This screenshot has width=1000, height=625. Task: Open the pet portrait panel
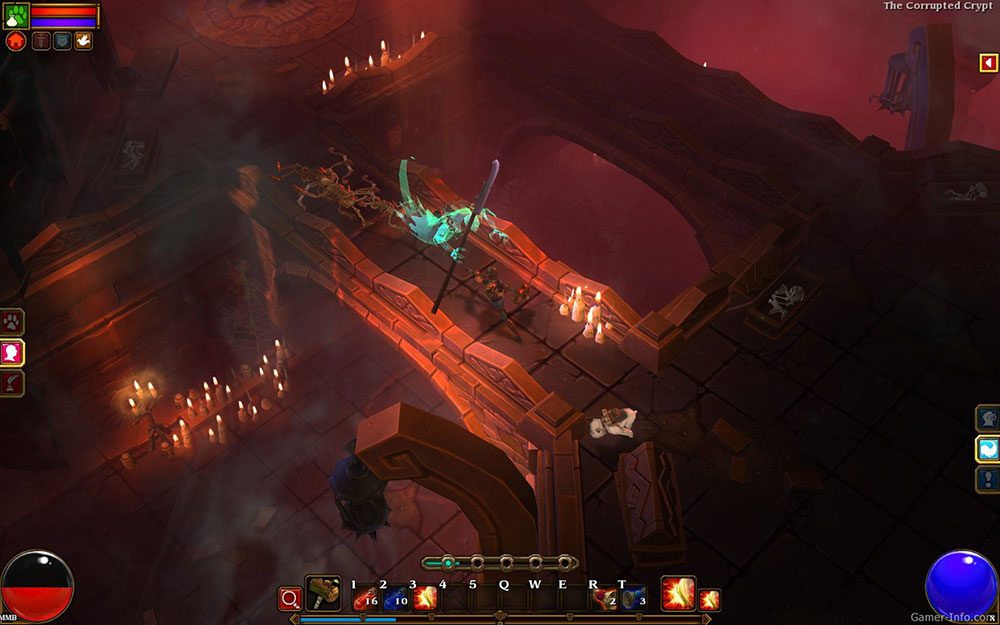tap(16, 16)
